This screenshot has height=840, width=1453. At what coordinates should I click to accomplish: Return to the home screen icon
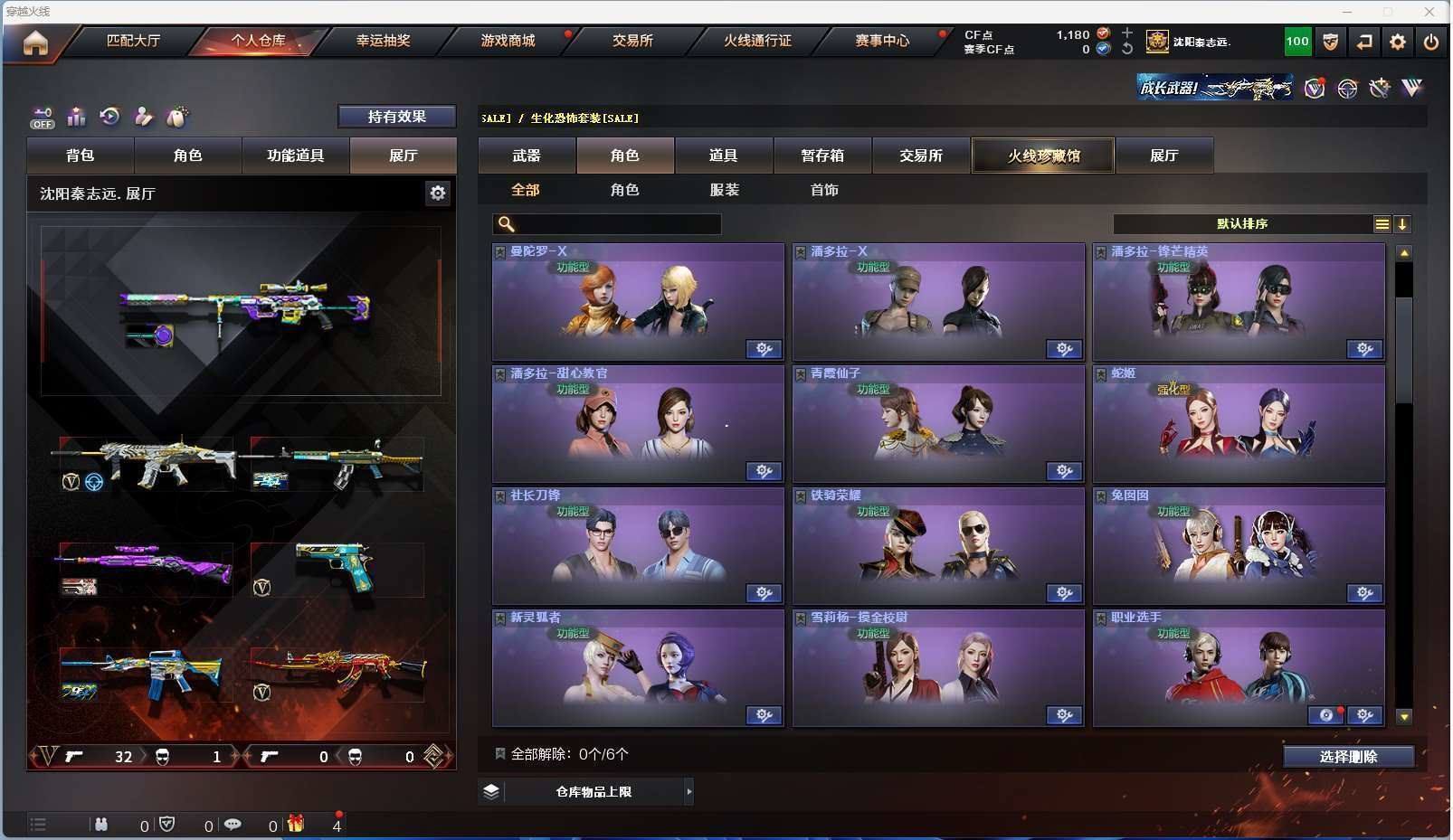click(35, 42)
